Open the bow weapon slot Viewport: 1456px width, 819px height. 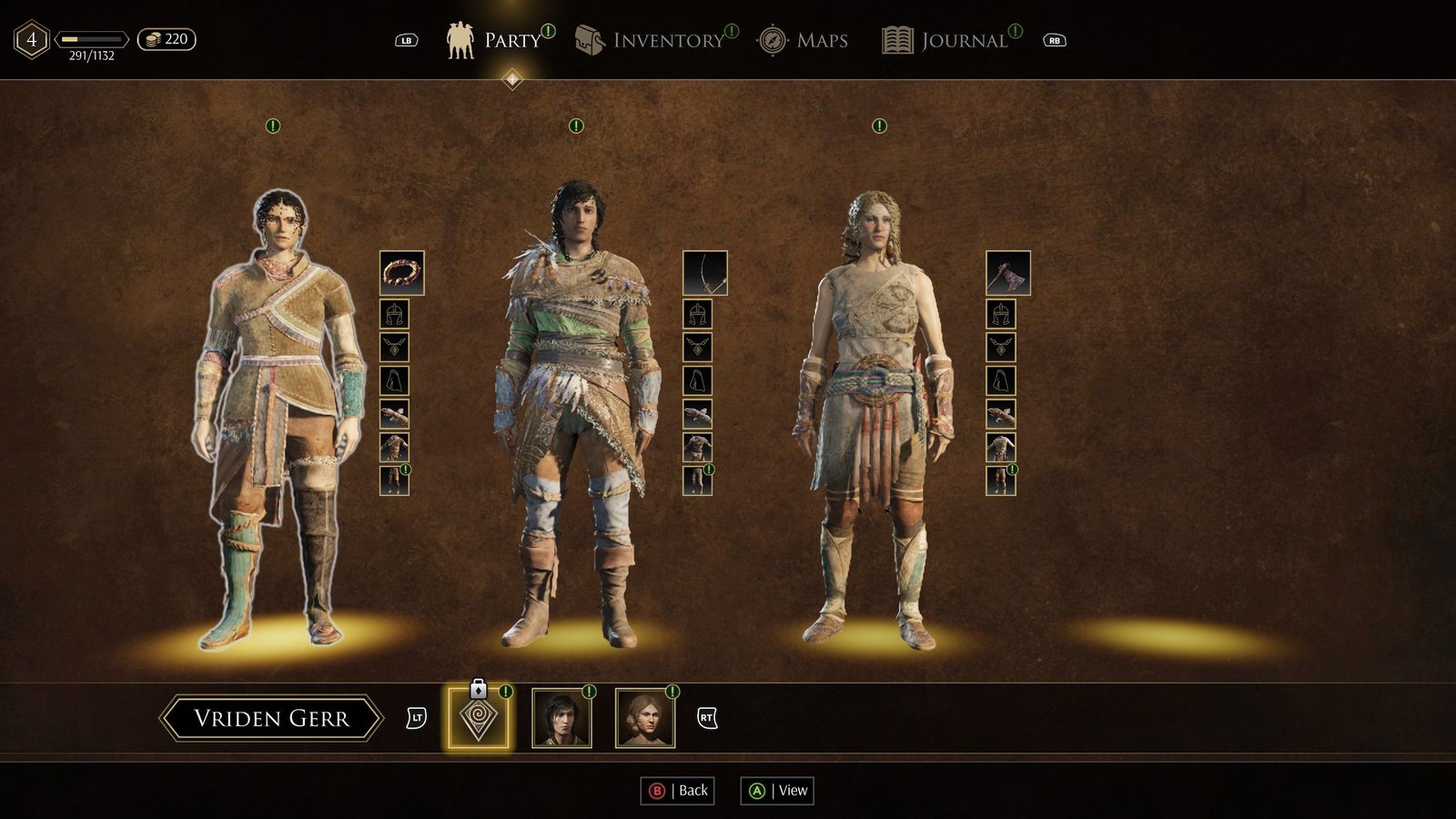(x=705, y=273)
